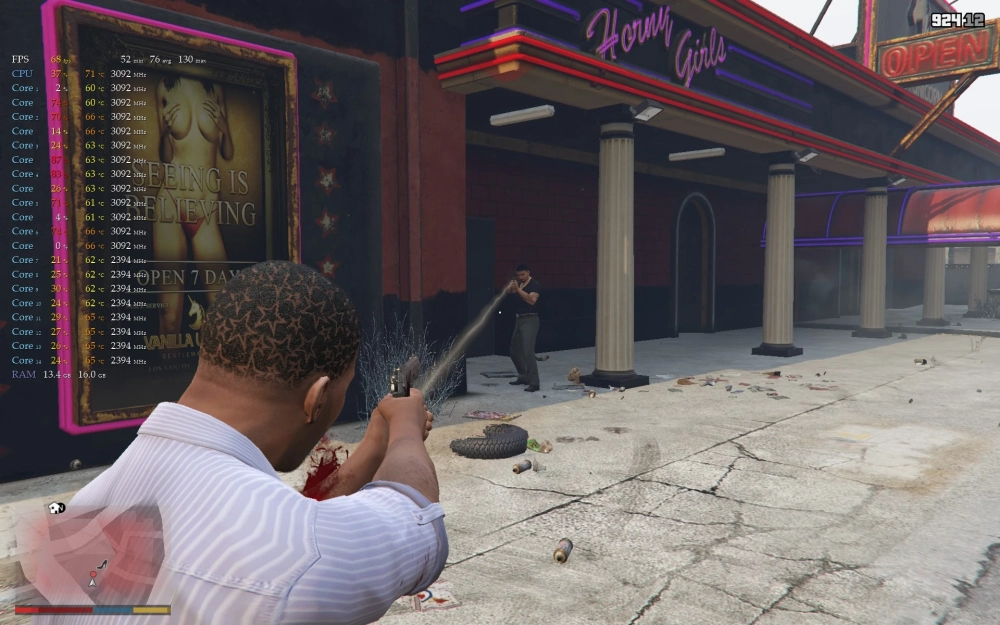This screenshot has width=1000, height=625.
Task: Click the high-heel strip club blip
Action: (102, 565)
